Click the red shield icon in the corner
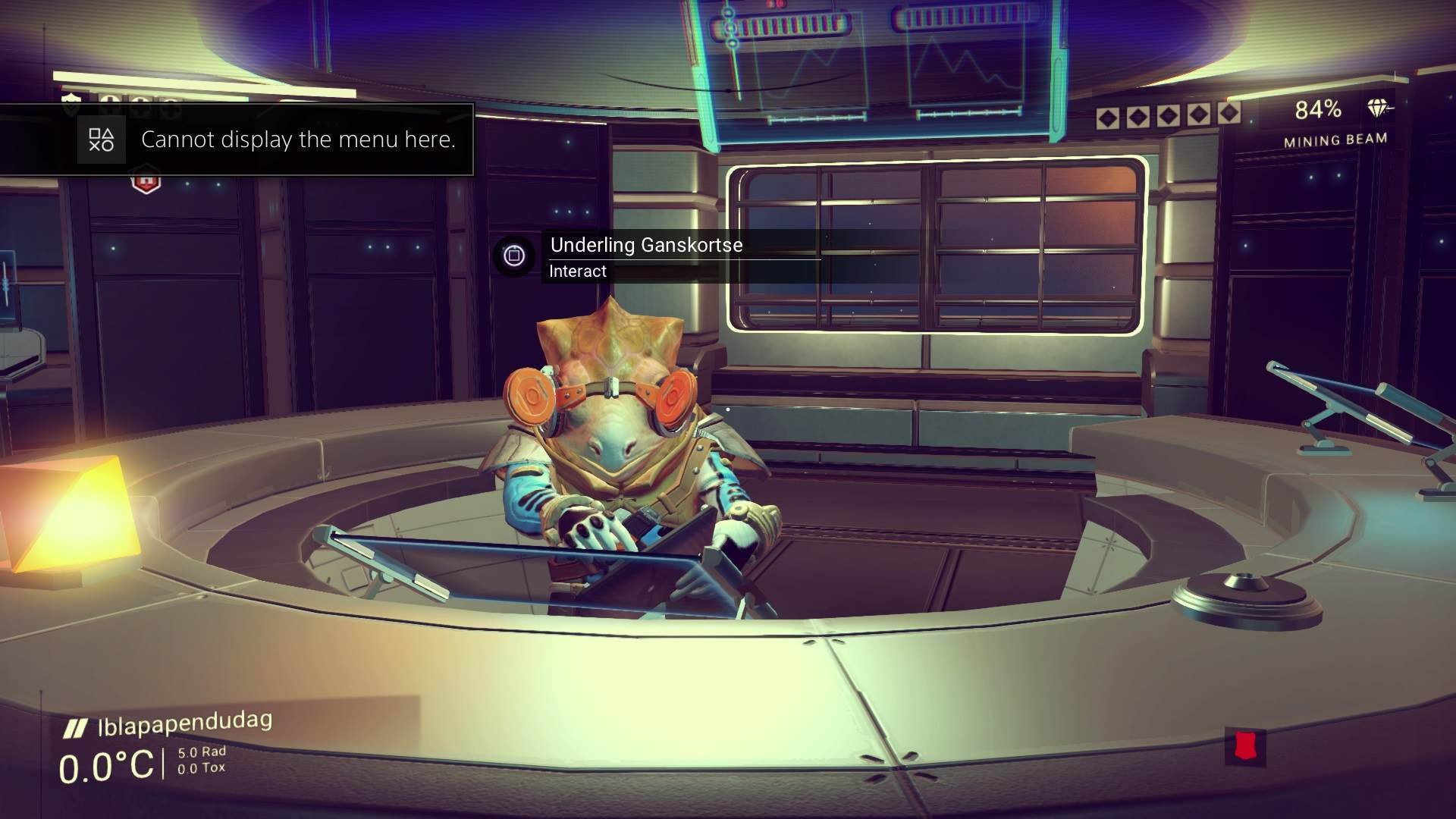This screenshot has height=819, width=1456. [1244, 746]
